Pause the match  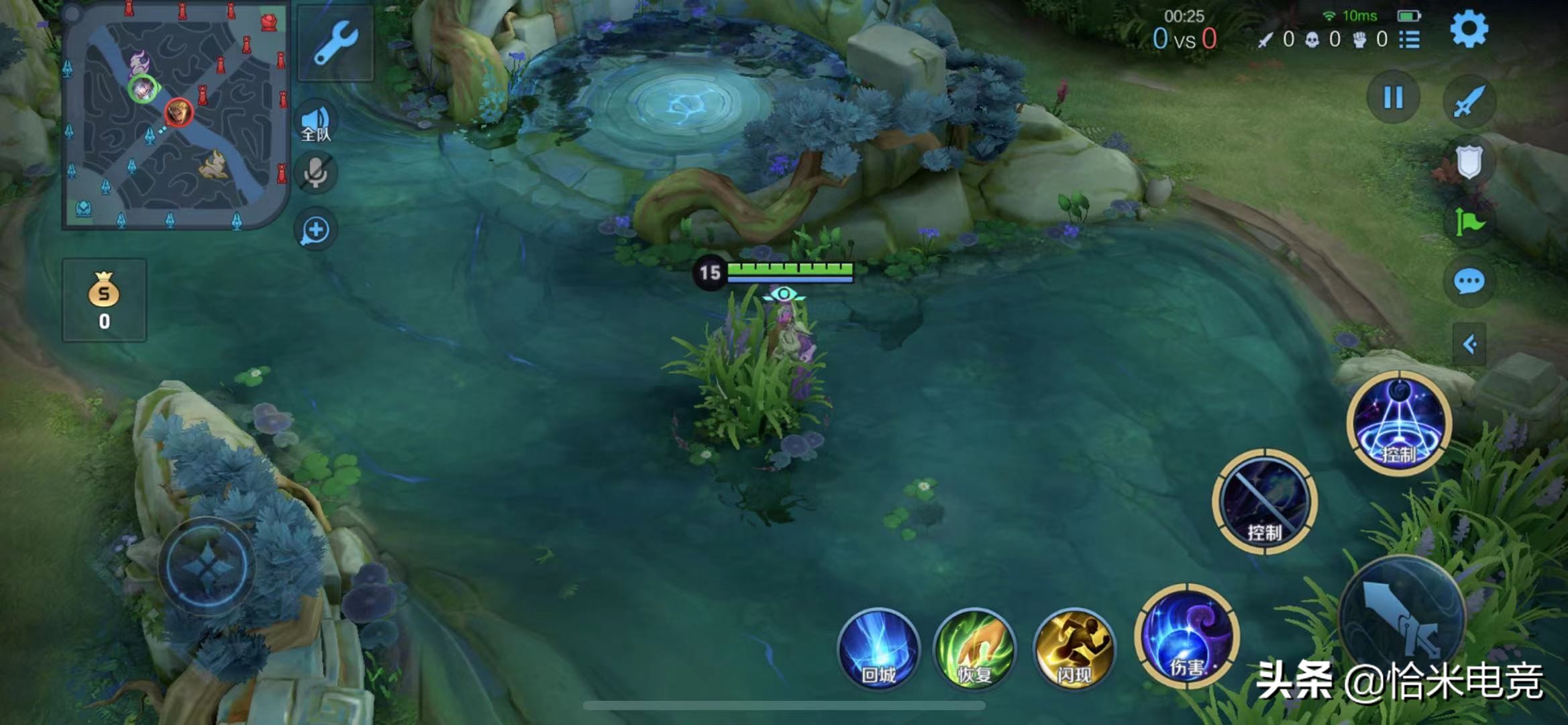pyautogui.click(x=1393, y=98)
